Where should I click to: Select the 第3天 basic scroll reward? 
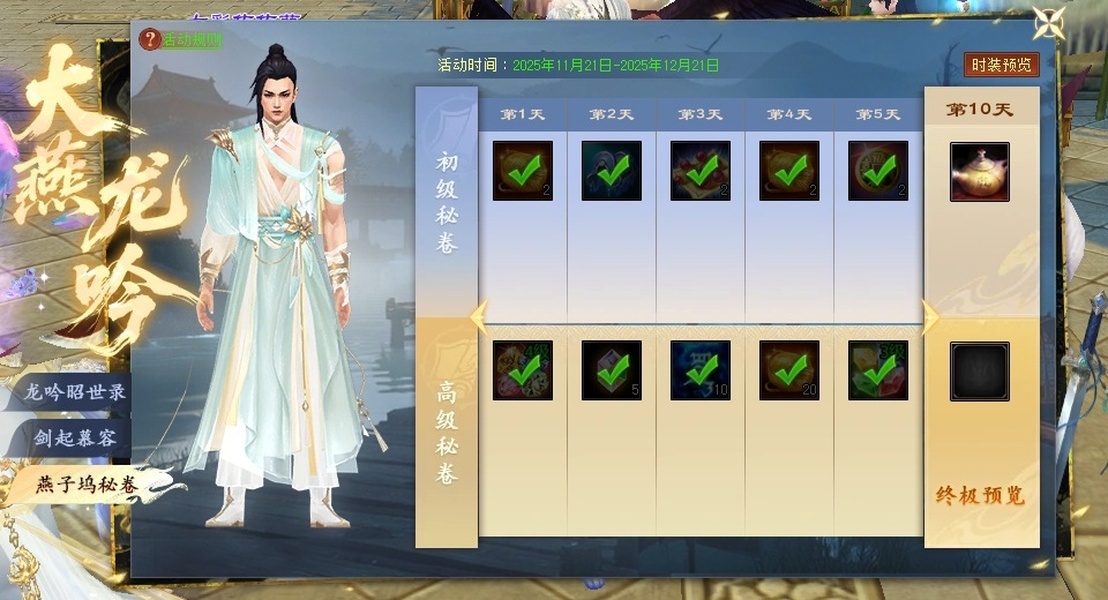[x=700, y=171]
